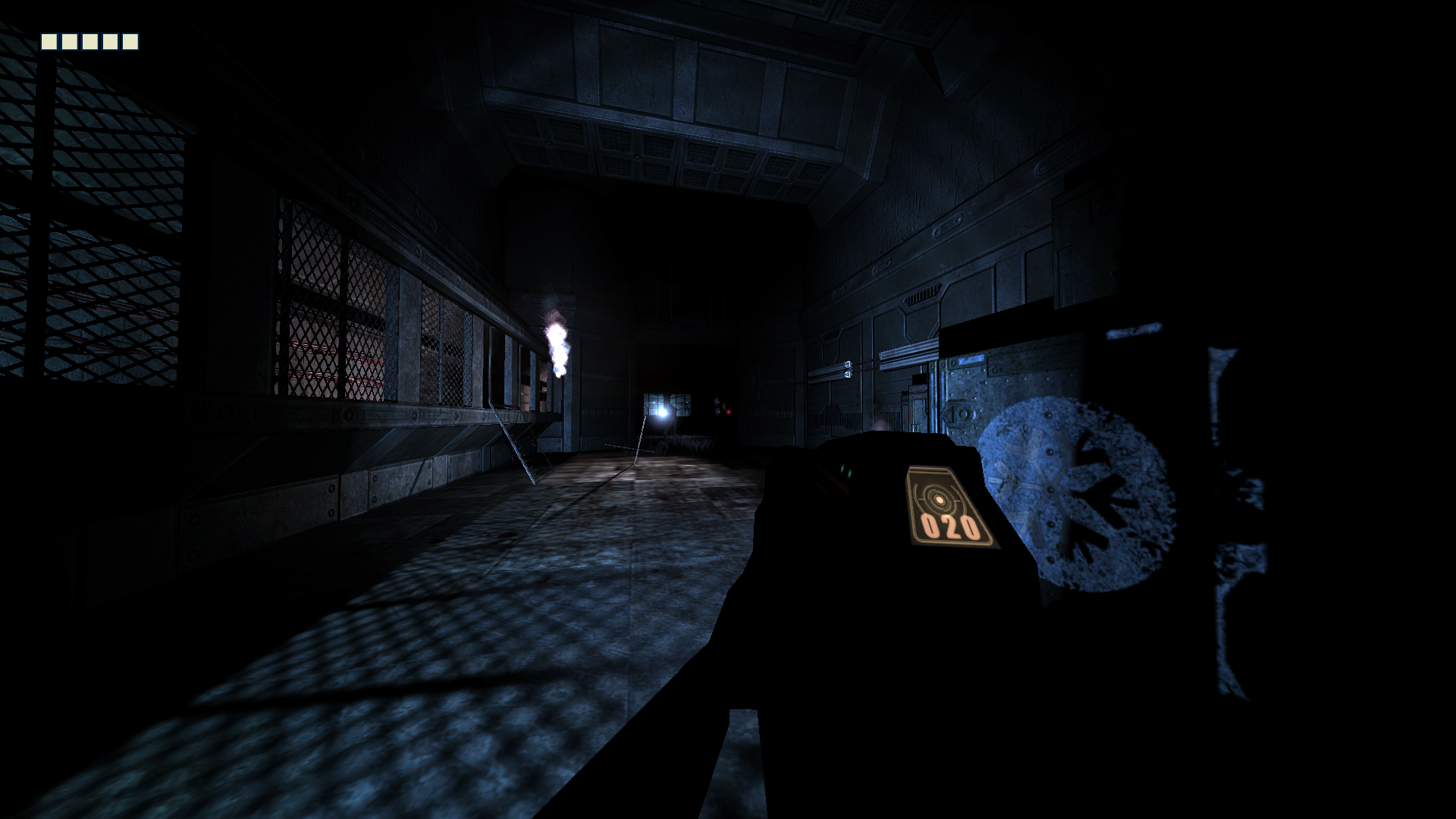The image size is (1456, 819).
Task: Click the bright lamp at the hallway's end
Action: click(x=663, y=412)
